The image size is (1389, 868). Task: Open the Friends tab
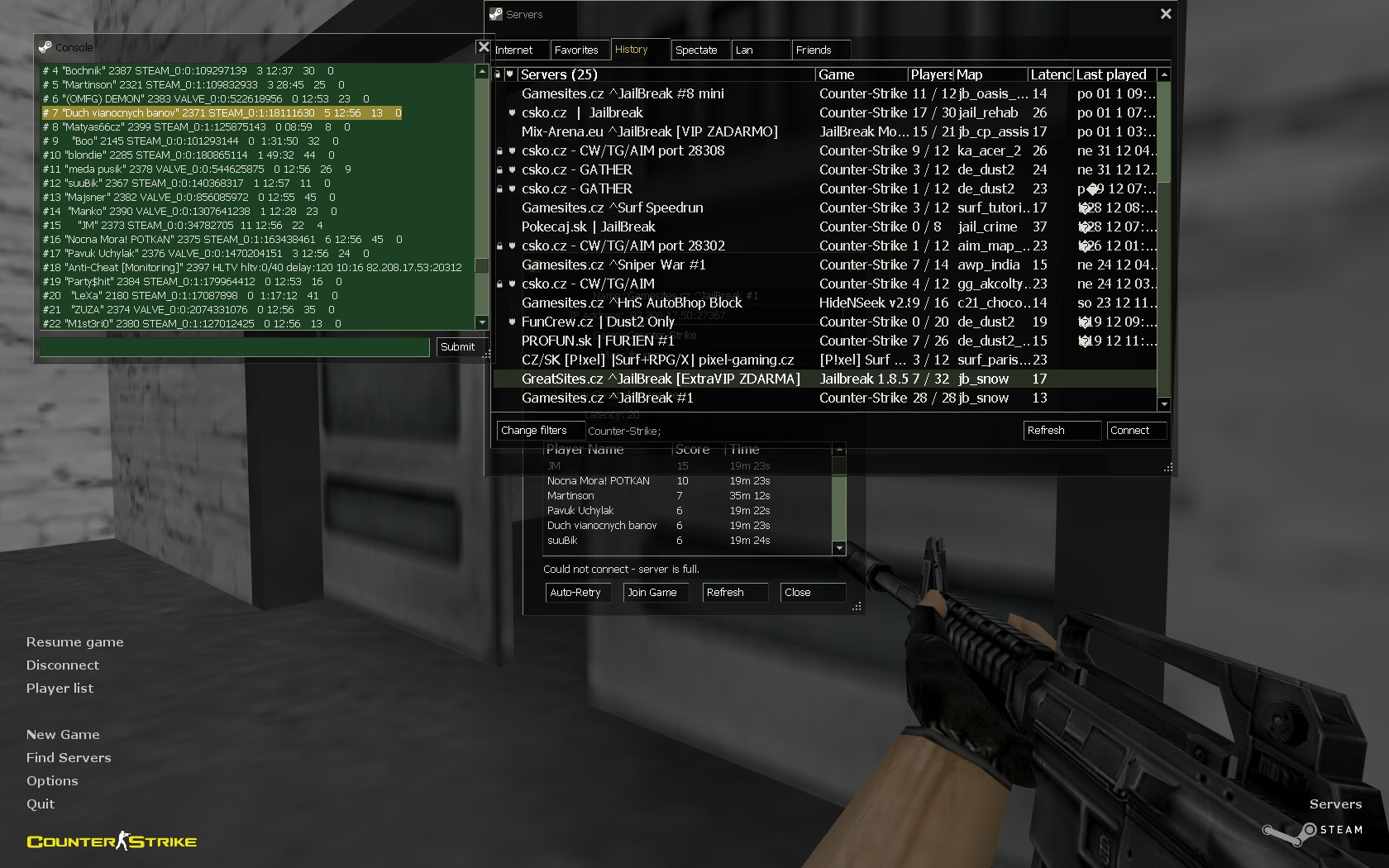pos(820,50)
